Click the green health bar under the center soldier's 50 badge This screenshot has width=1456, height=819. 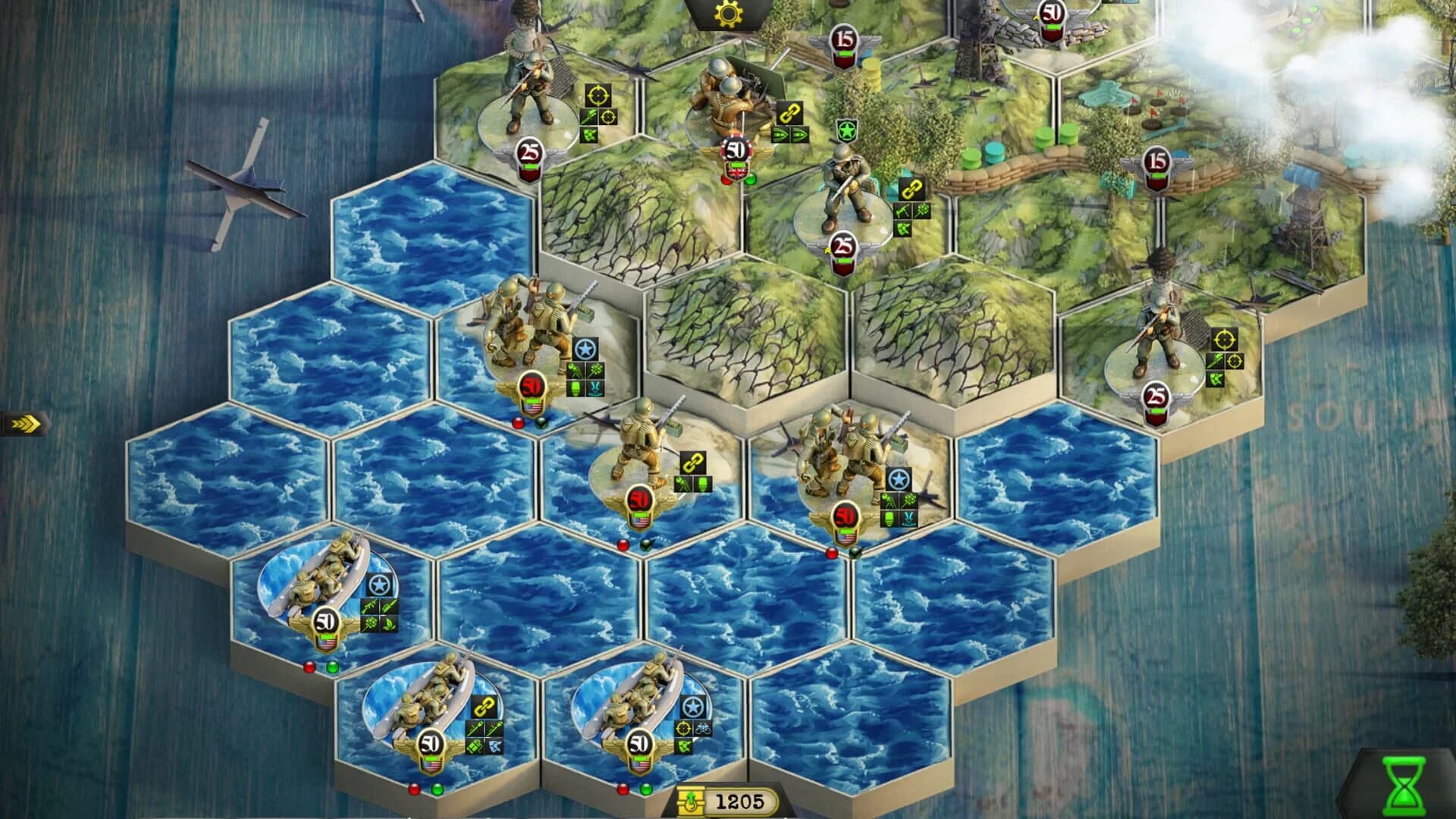640,514
